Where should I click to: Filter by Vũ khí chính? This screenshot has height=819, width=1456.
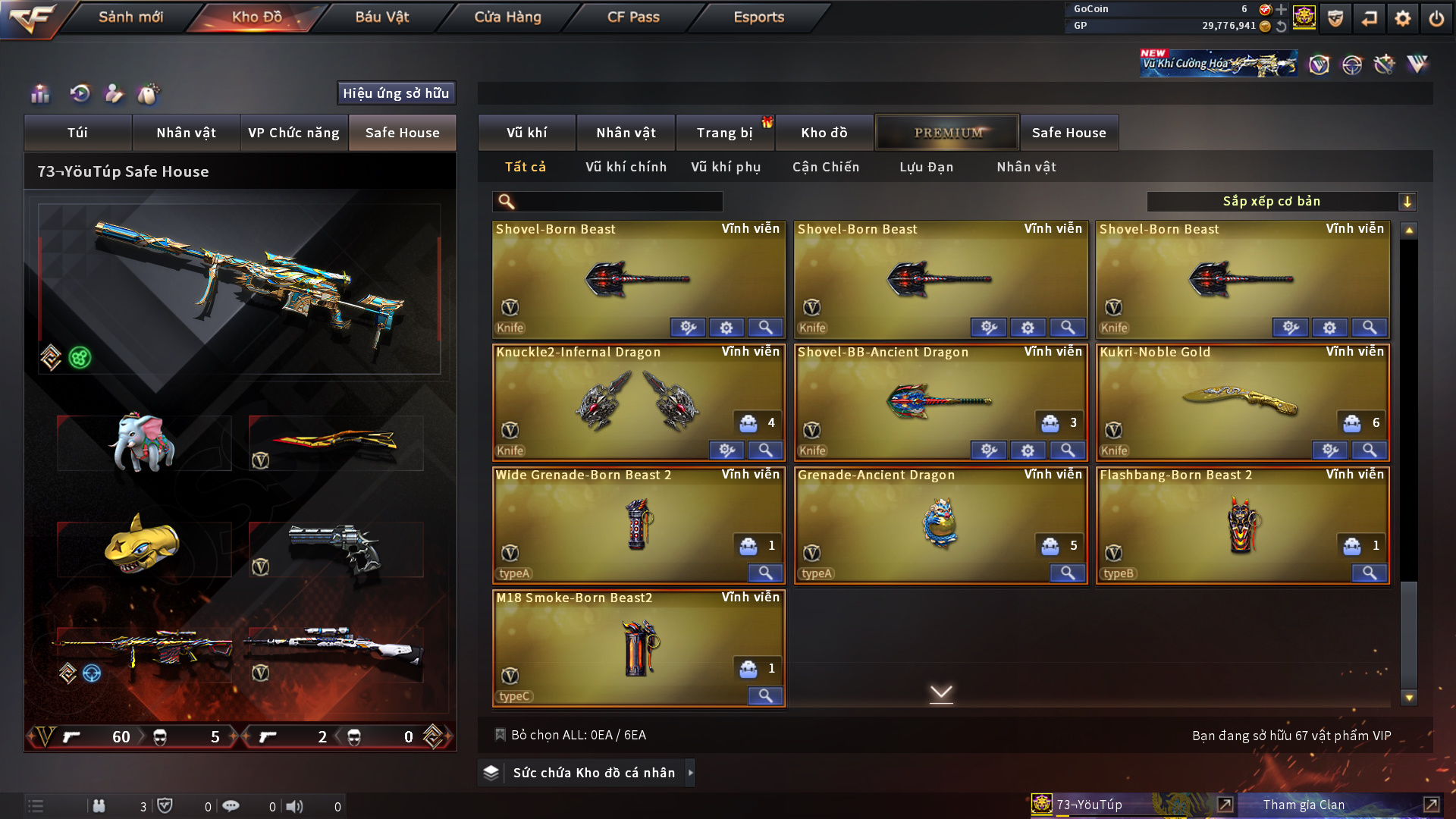coord(626,167)
